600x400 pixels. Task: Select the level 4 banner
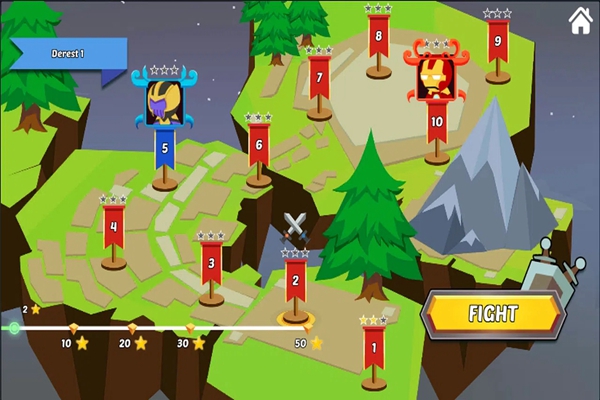tap(114, 226)
